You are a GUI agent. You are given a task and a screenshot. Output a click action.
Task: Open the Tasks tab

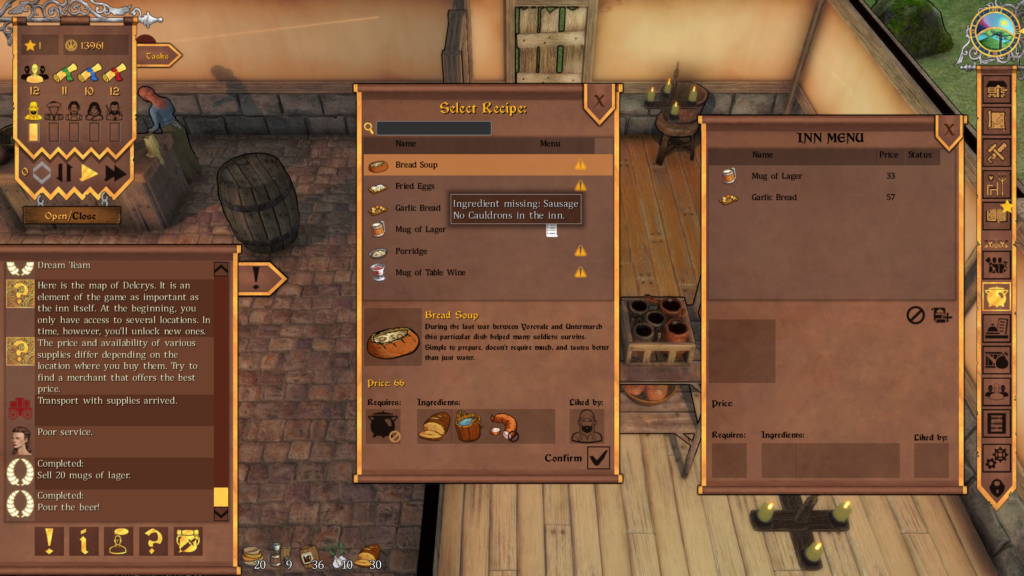point(158,56)
